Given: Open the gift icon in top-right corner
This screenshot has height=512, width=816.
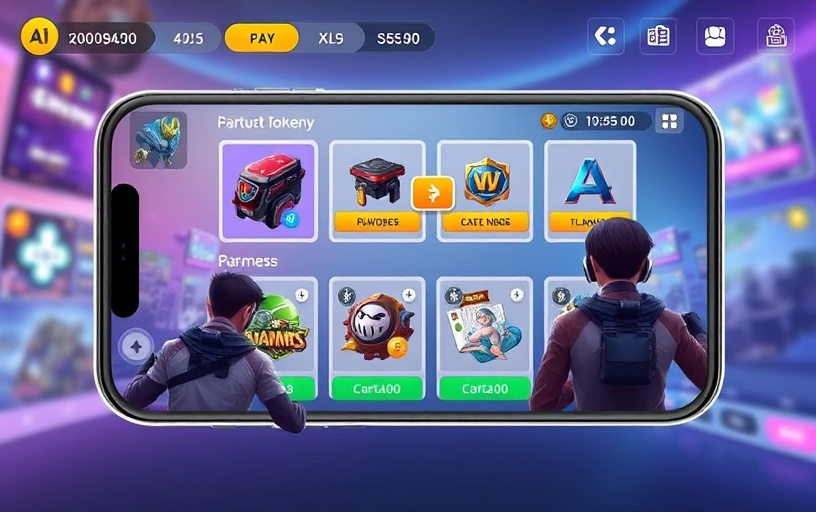Looking at the screenshot, I should (775, 36).
